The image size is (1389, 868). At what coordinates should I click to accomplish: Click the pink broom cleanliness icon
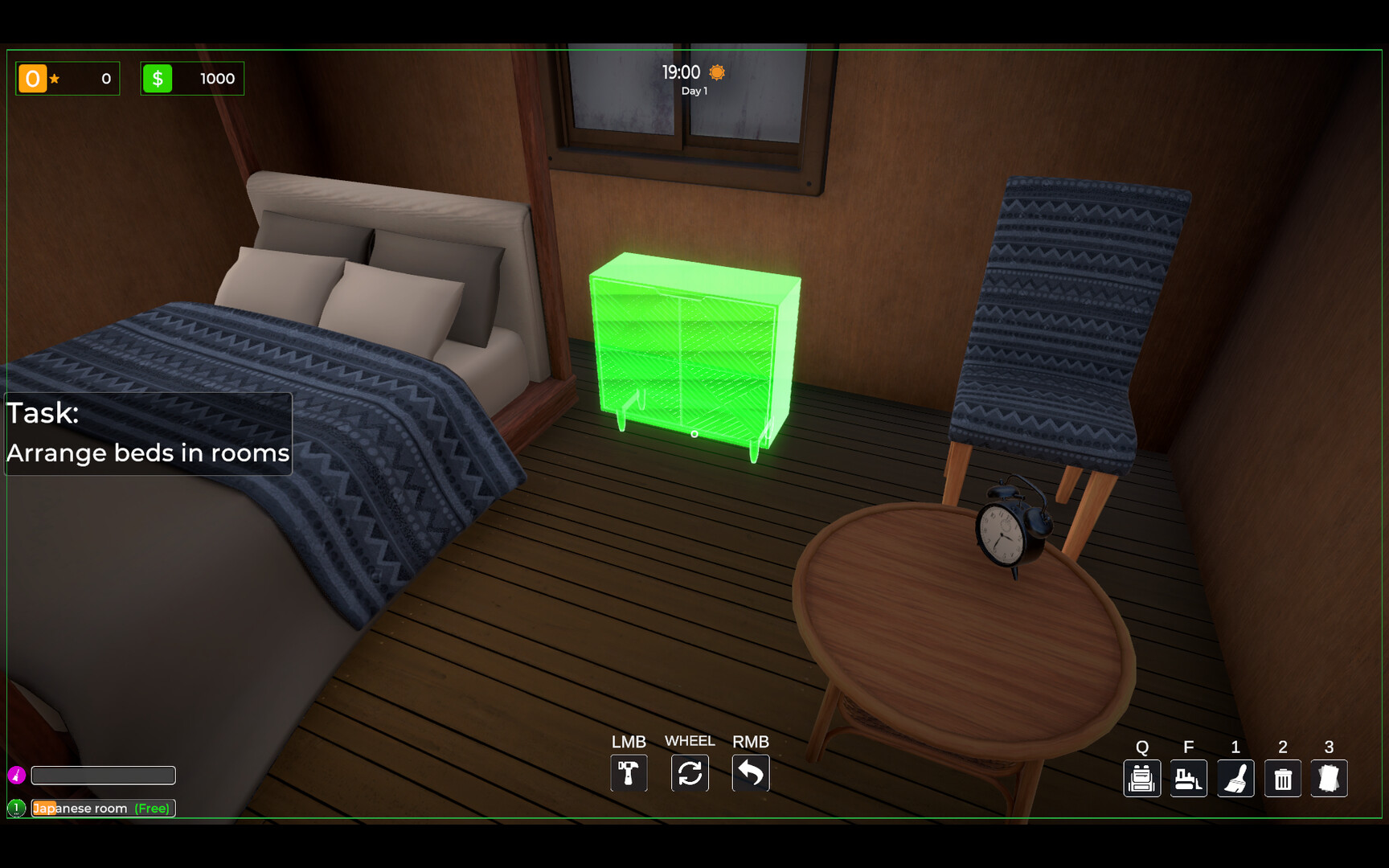18,775
